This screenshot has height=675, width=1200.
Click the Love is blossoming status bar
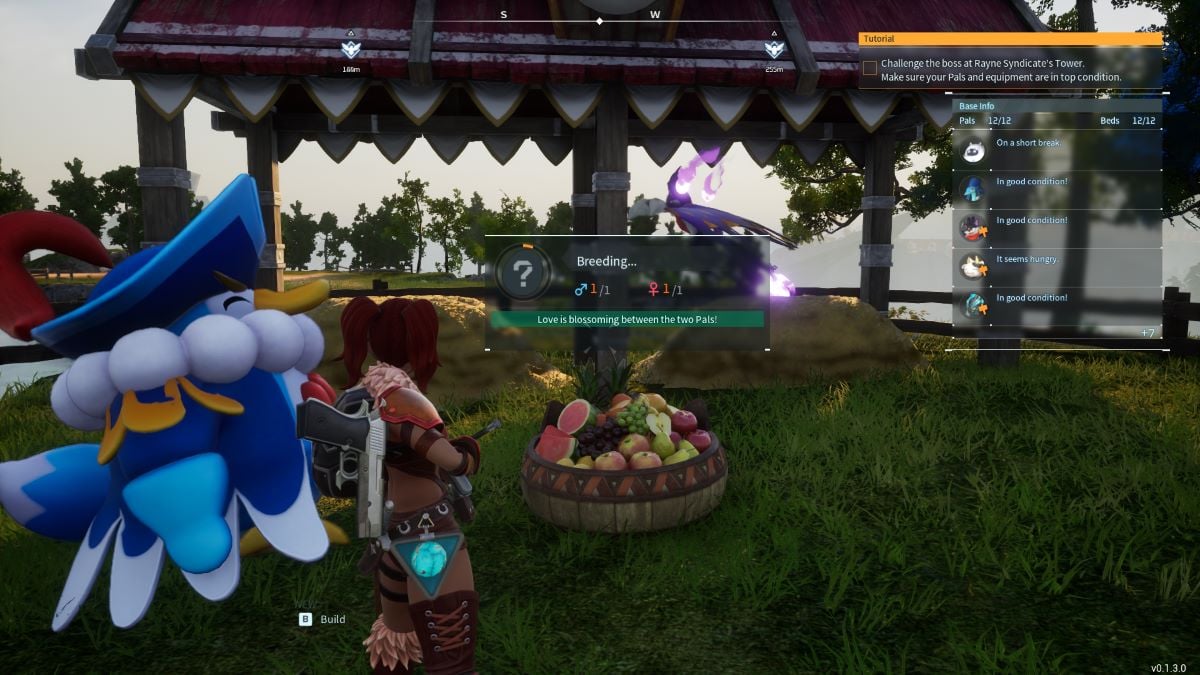(x=626, y=319)
